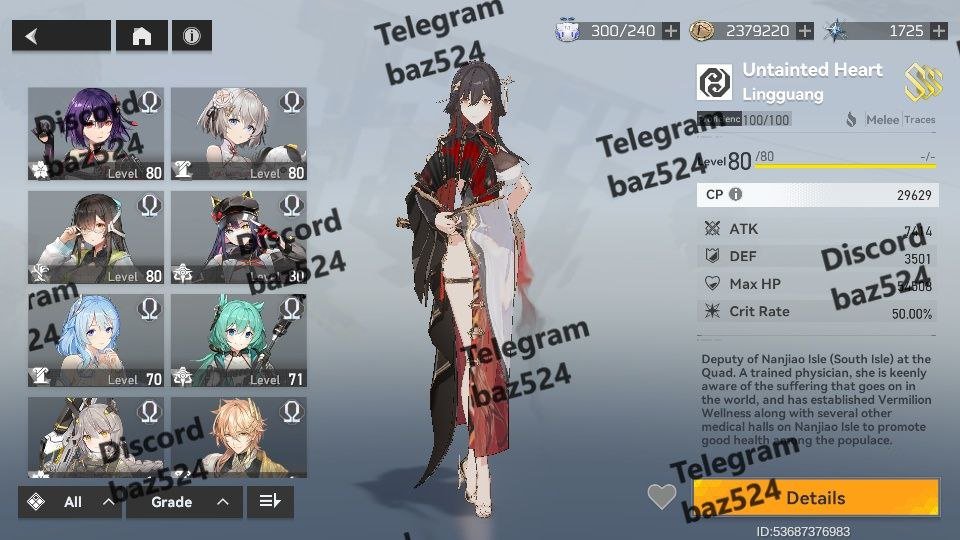Add stamina with the 300/240 plus button
This screenshot has height=540, width=960.
(x=671, y=31)
